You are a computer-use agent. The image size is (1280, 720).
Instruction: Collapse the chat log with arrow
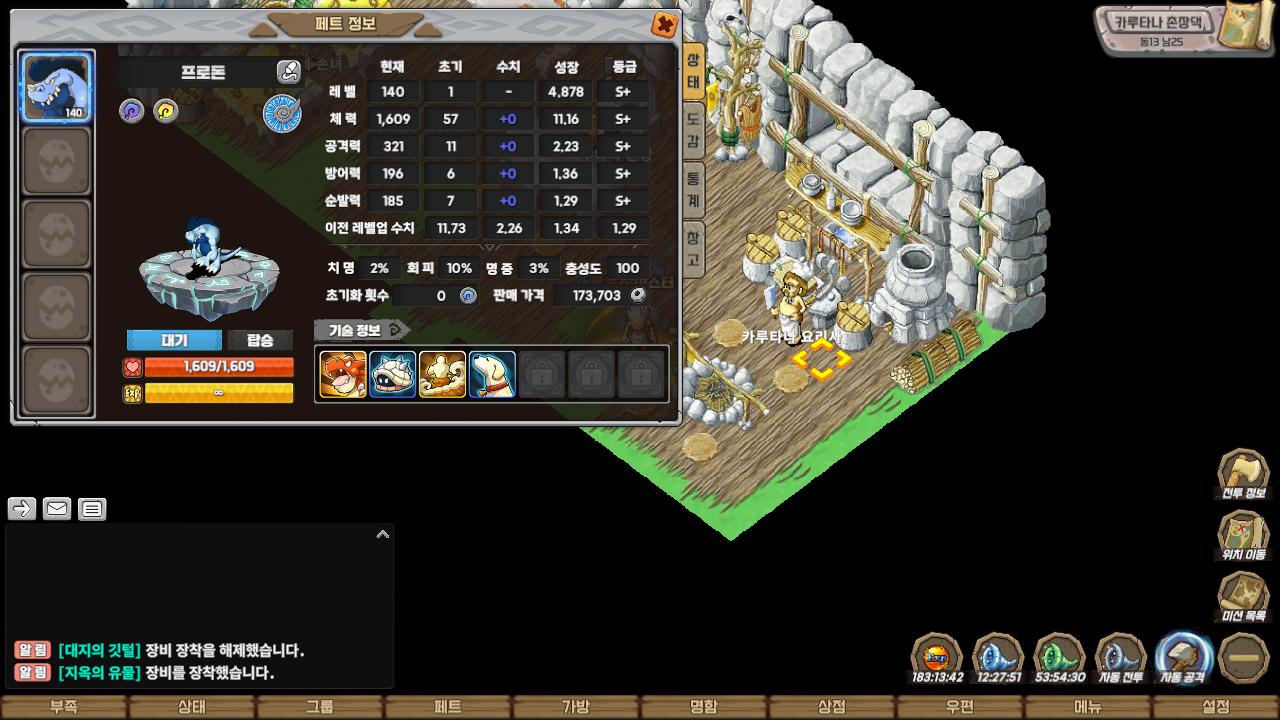pos(382,535)
